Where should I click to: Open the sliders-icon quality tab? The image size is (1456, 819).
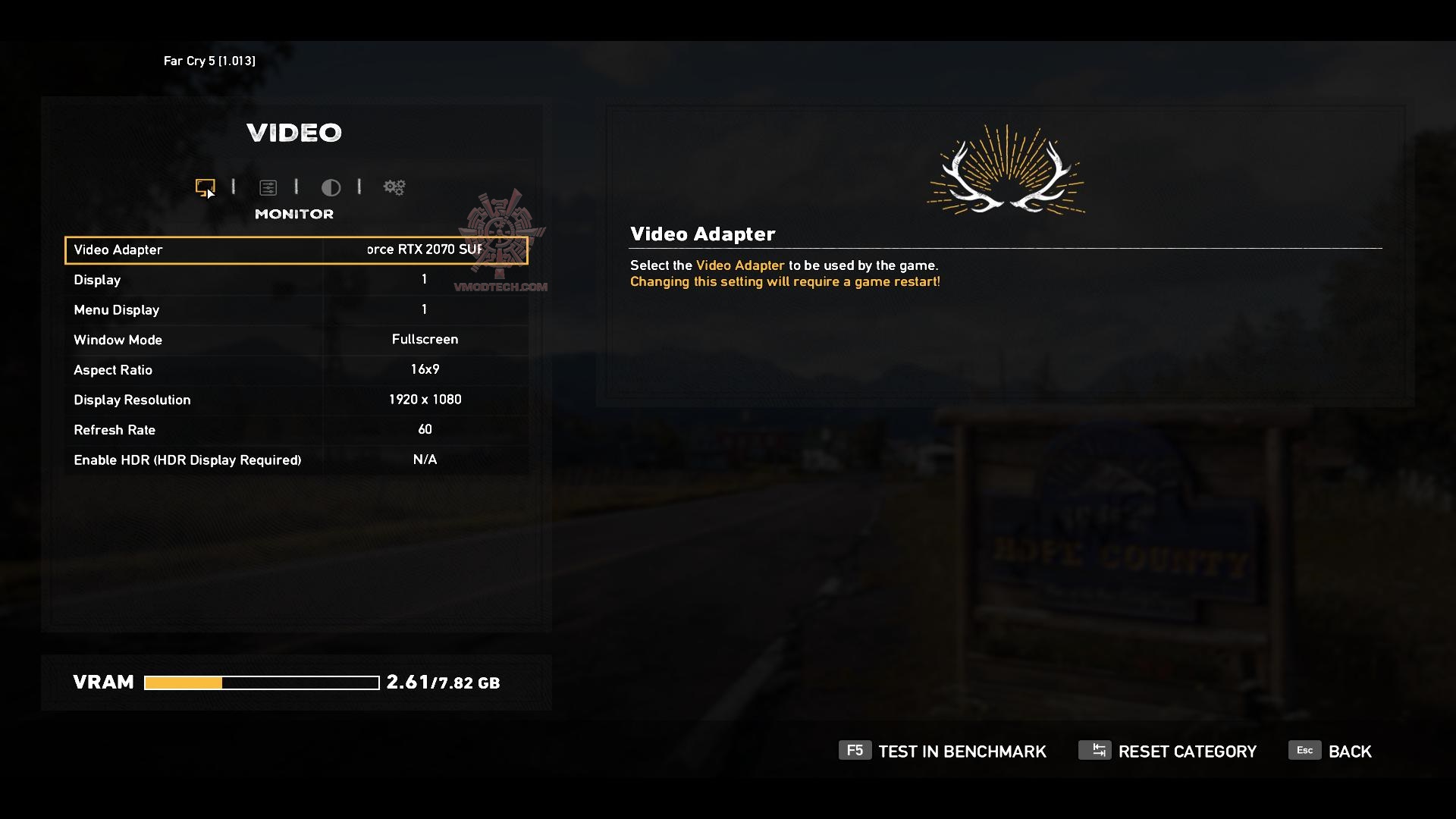268,187
